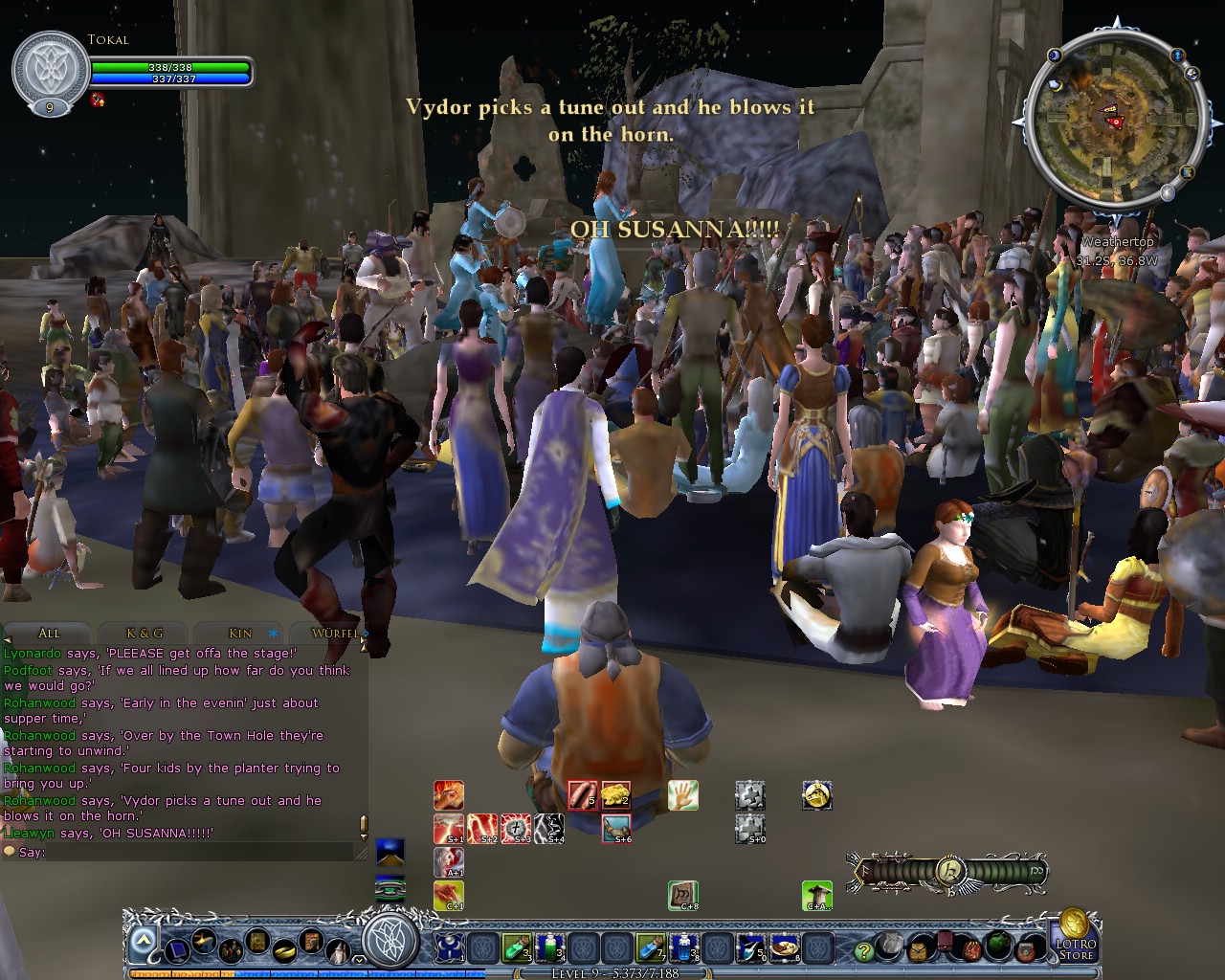1225x980 pixels.
Task: Switch to the Kin chat tab
Action: coord(239,633)
